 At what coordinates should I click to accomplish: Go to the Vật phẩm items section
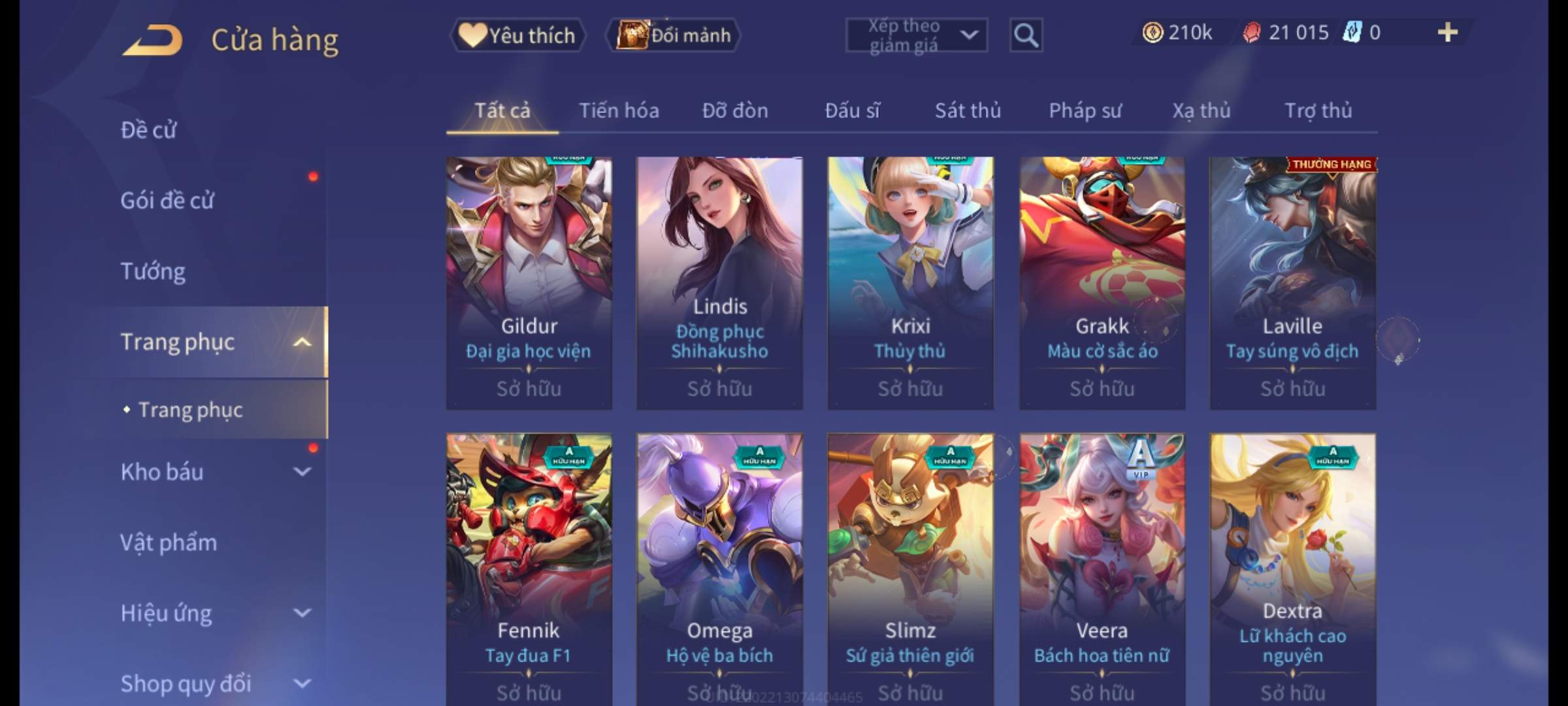(169, 543)
